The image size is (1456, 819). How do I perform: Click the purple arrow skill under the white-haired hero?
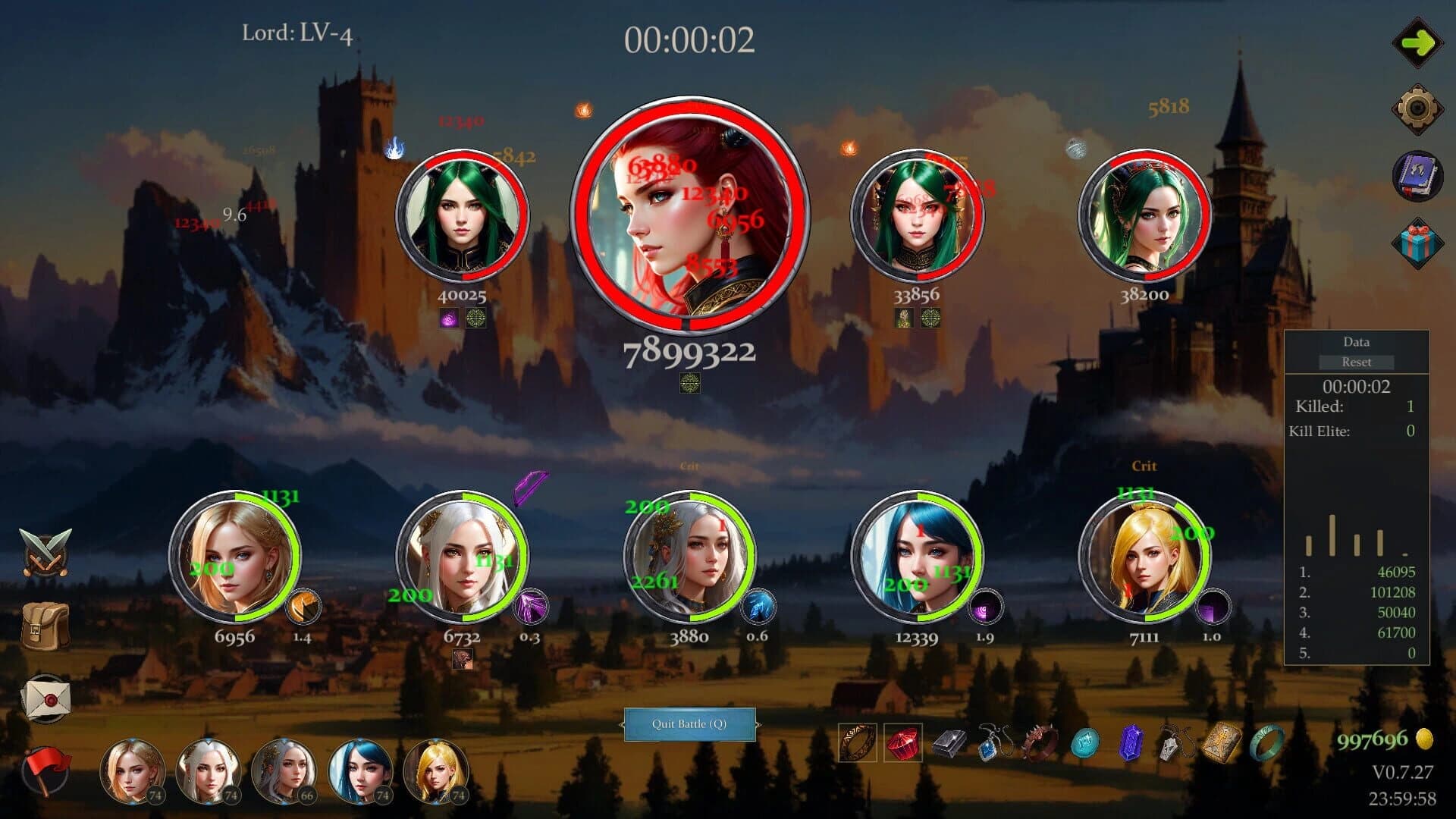point(531,605)
